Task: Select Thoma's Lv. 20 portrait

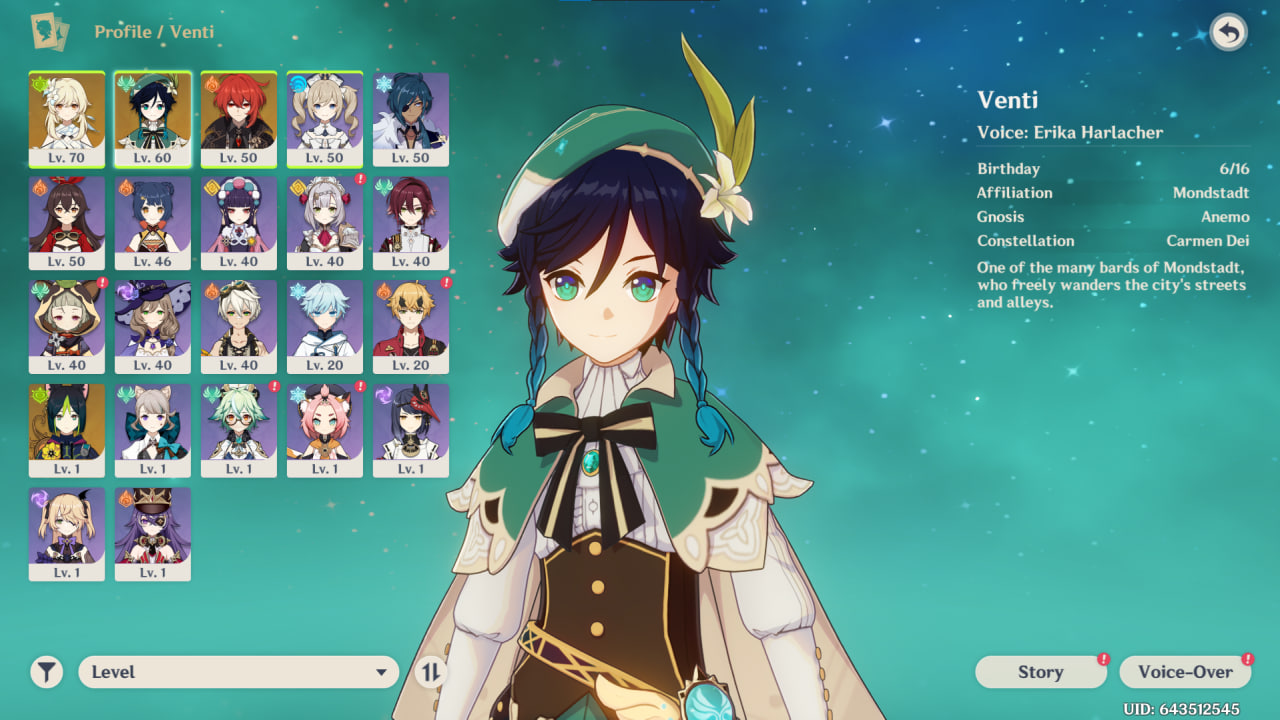Action: click(411, 326)
